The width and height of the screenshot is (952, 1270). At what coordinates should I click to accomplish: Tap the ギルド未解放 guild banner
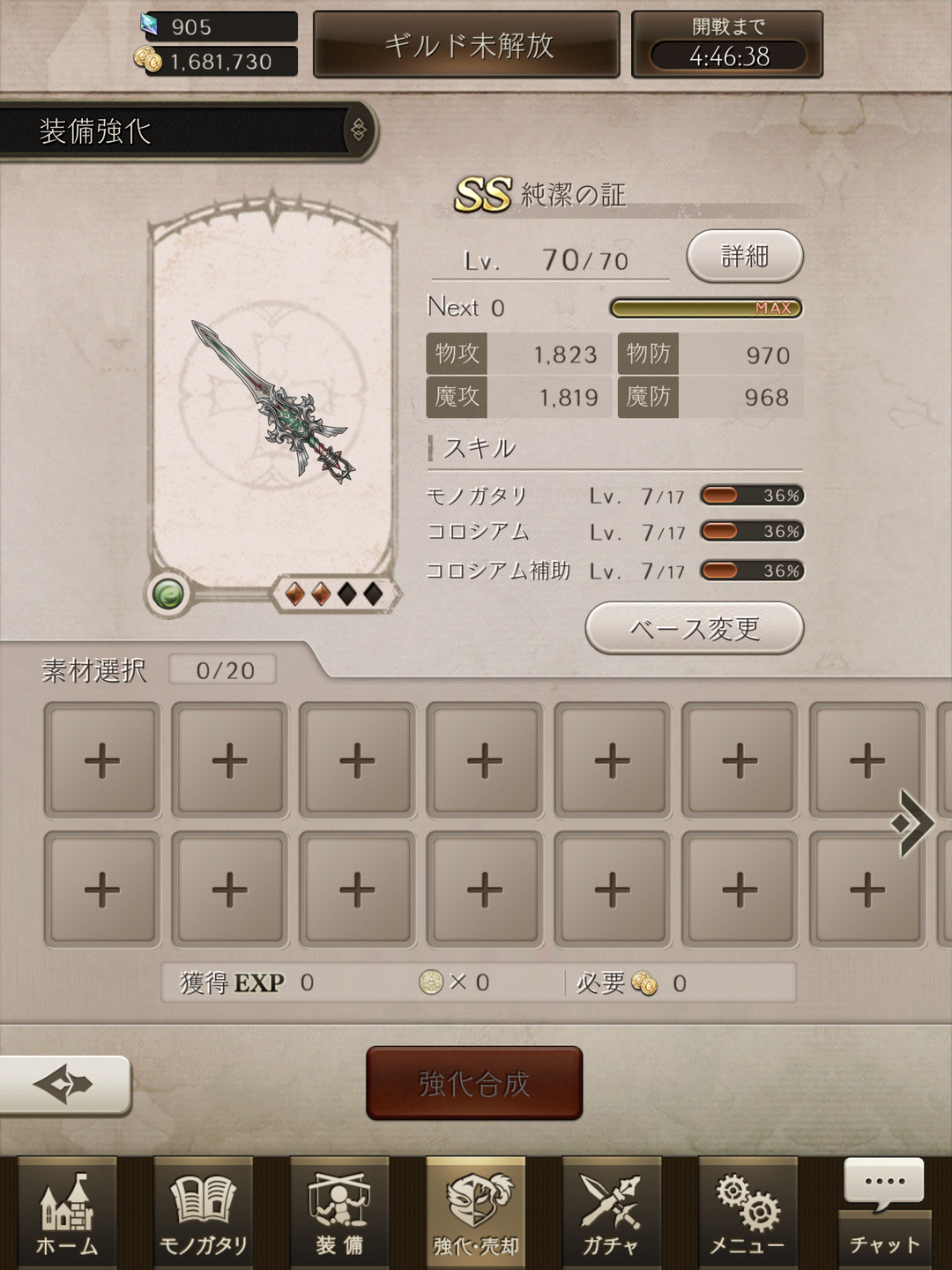pos(467,45)
